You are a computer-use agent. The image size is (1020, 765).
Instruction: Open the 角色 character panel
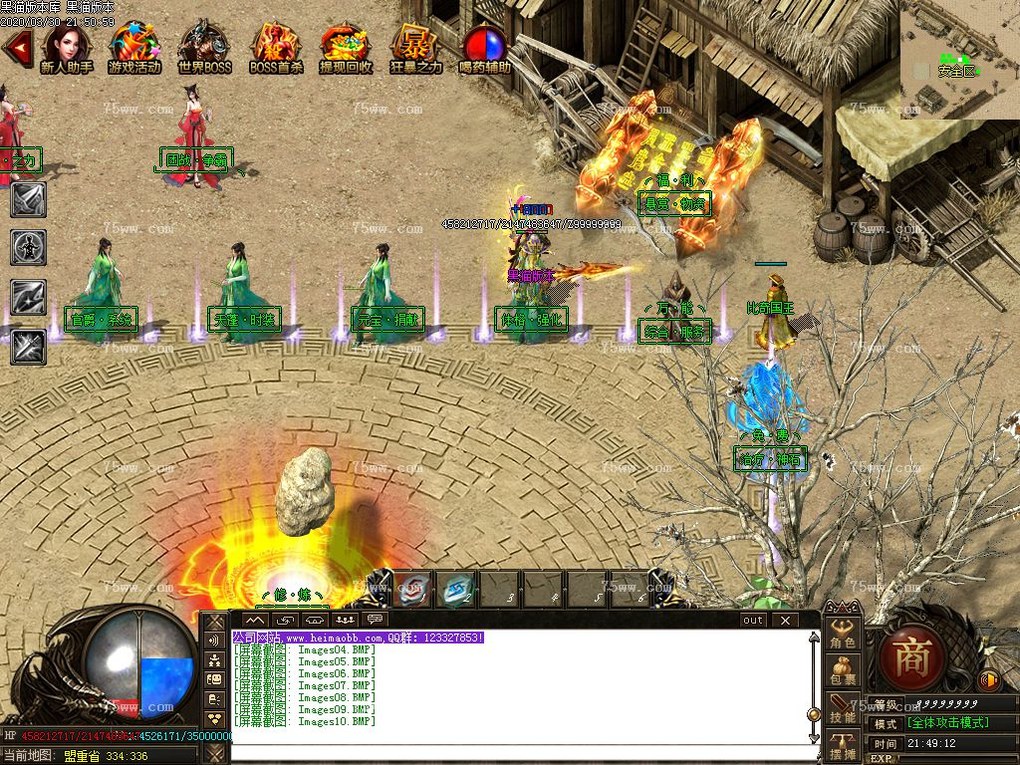(842, 638)
